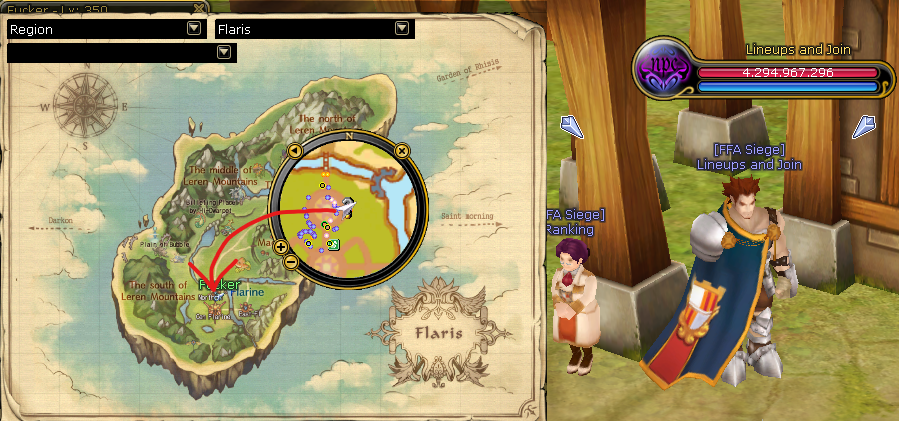Zoom out on the minimap

tap(291, 261)
